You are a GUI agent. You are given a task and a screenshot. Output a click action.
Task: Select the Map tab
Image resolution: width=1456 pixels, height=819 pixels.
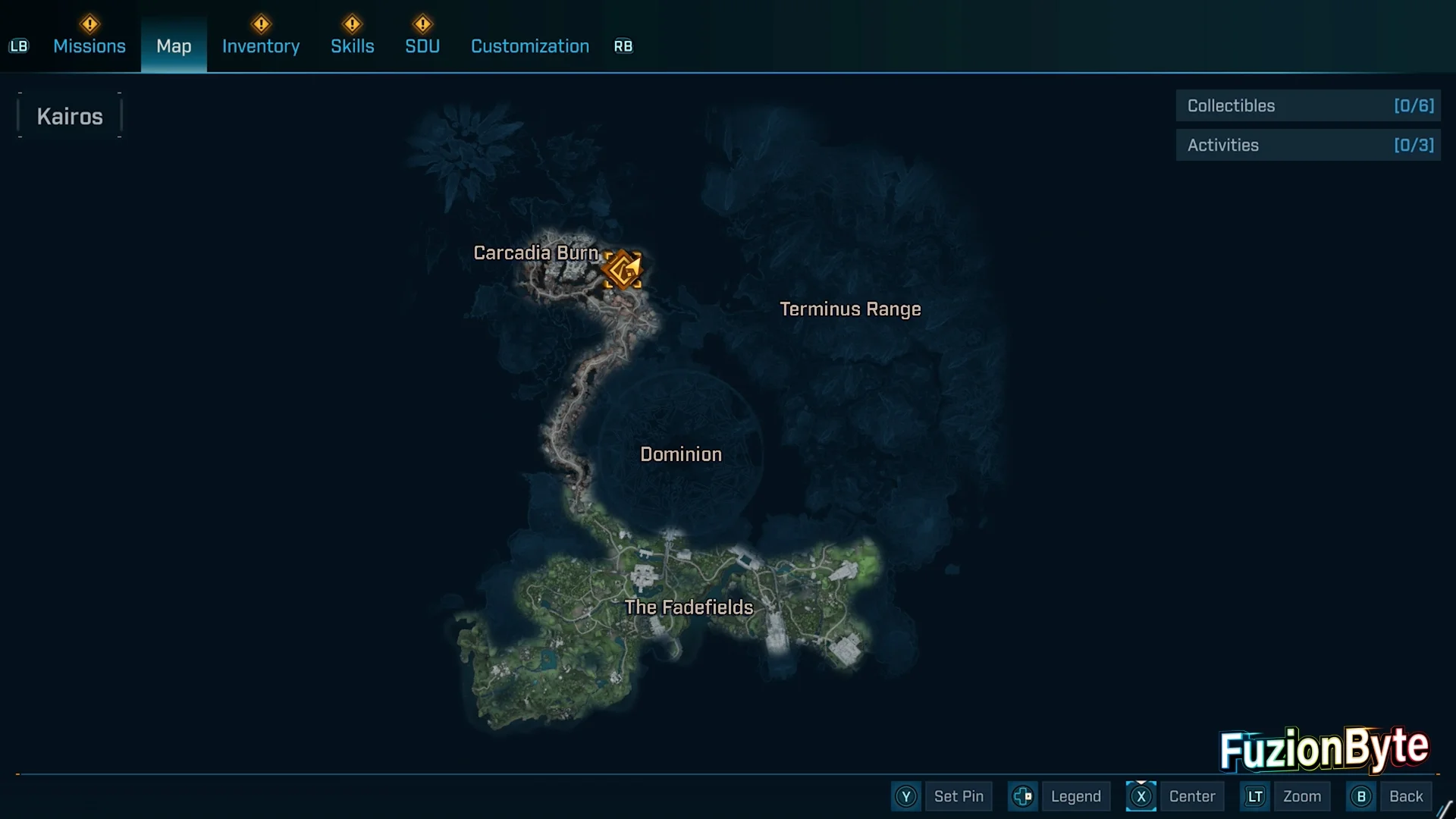174,46
